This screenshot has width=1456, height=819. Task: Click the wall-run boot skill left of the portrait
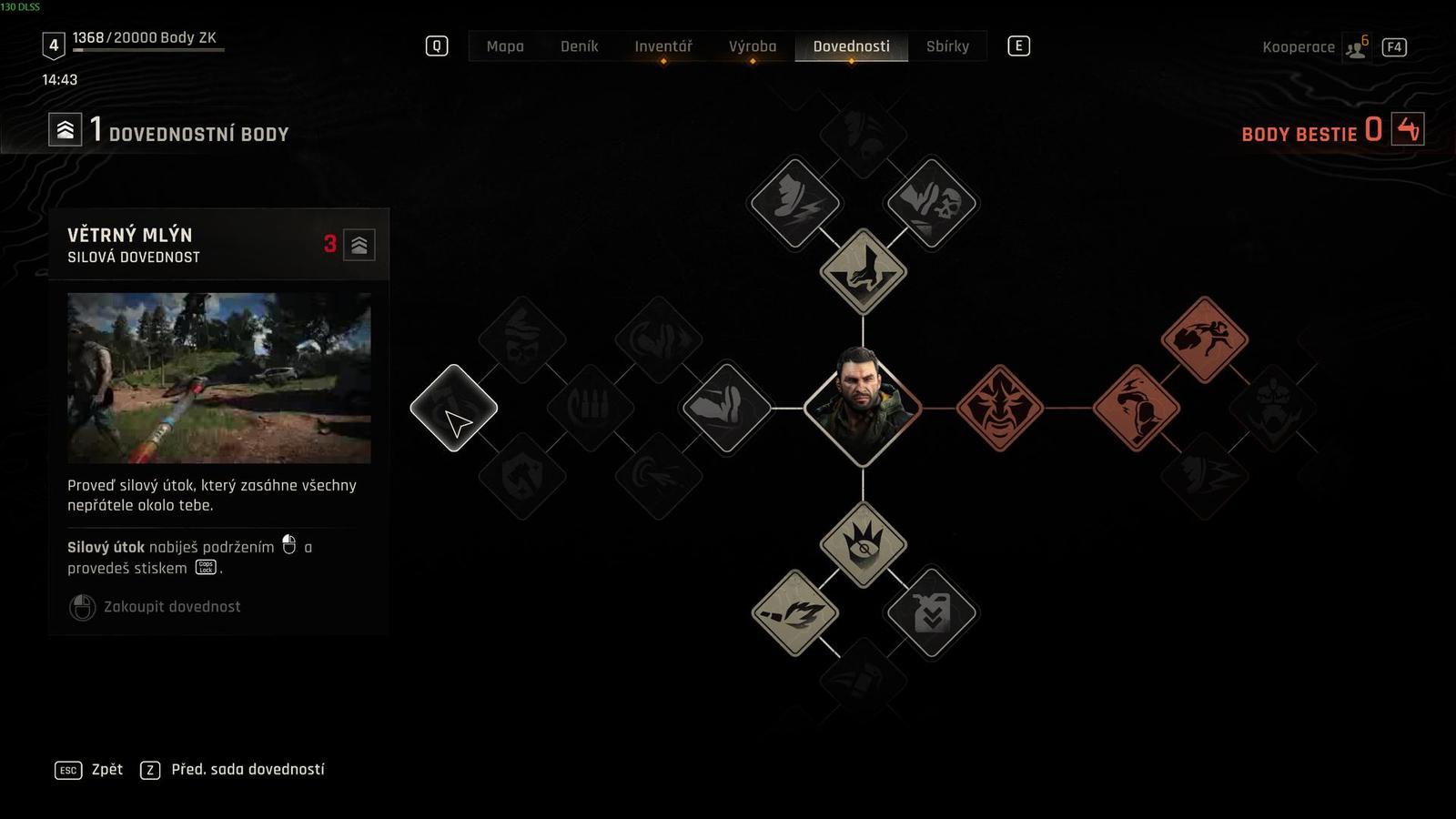coord(723,408)
